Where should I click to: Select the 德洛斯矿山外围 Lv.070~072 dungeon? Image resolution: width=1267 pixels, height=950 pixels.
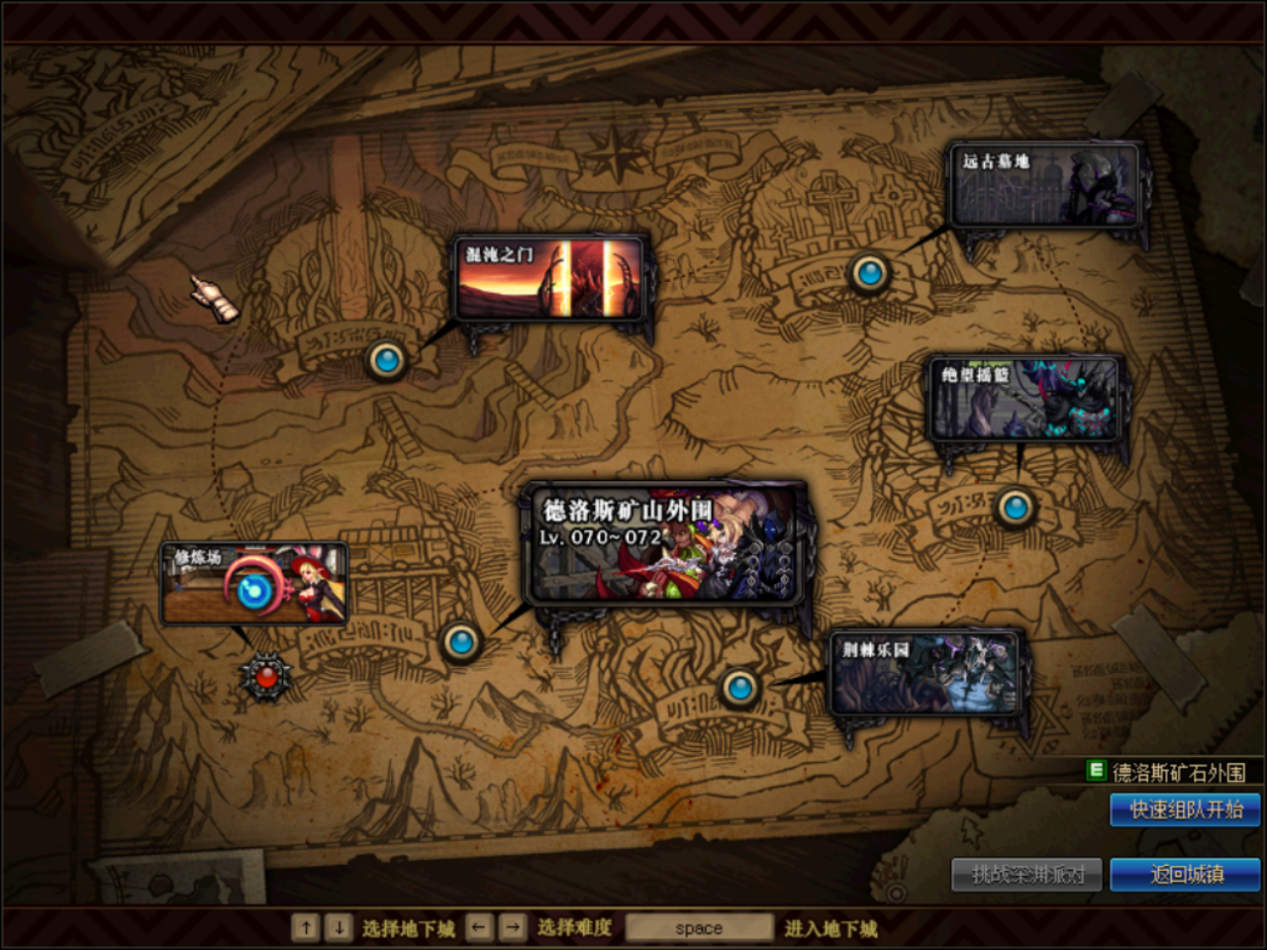667,543
